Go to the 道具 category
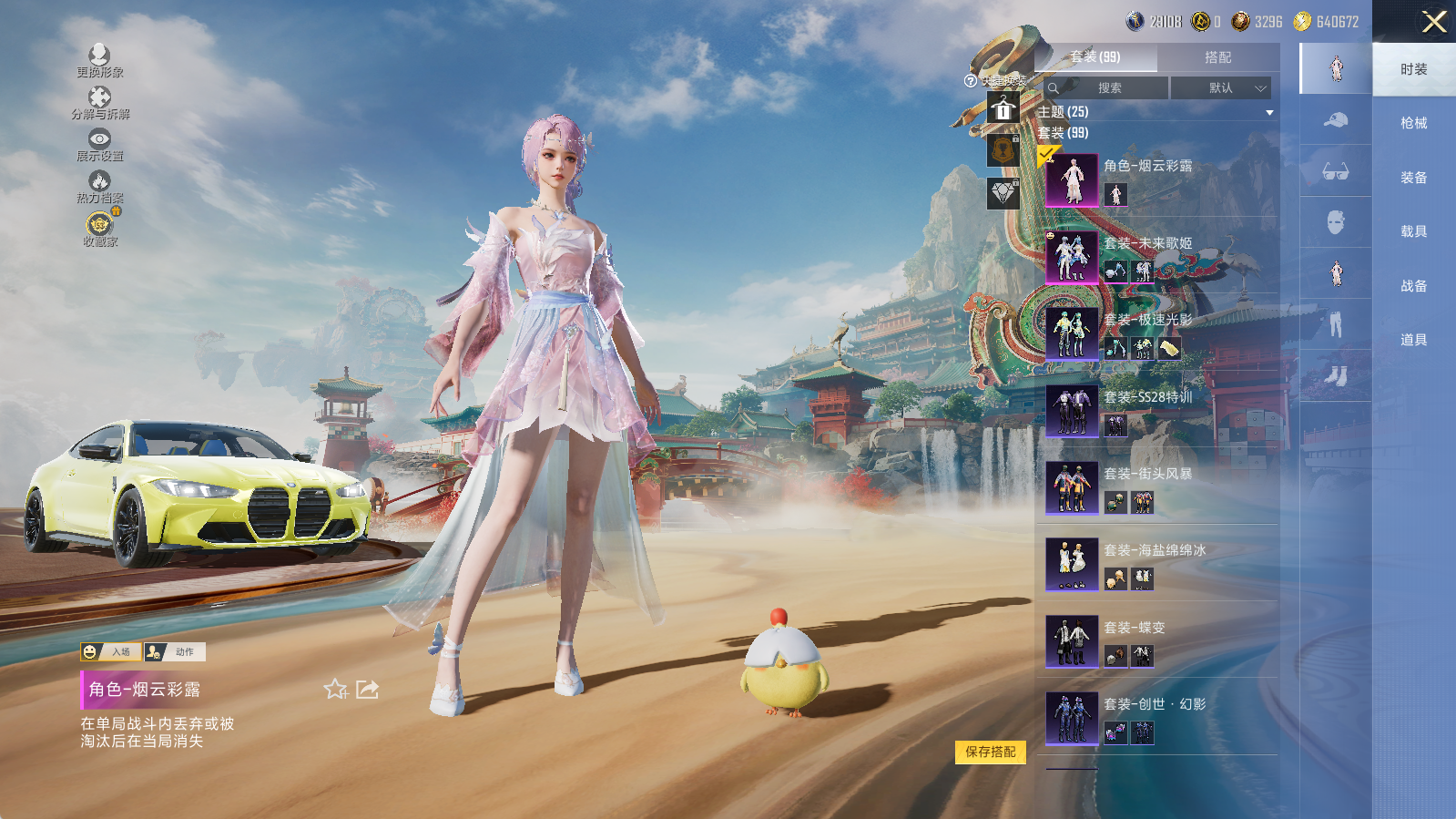Viewport: 1456px width, 819px height. coord(1413,340)
